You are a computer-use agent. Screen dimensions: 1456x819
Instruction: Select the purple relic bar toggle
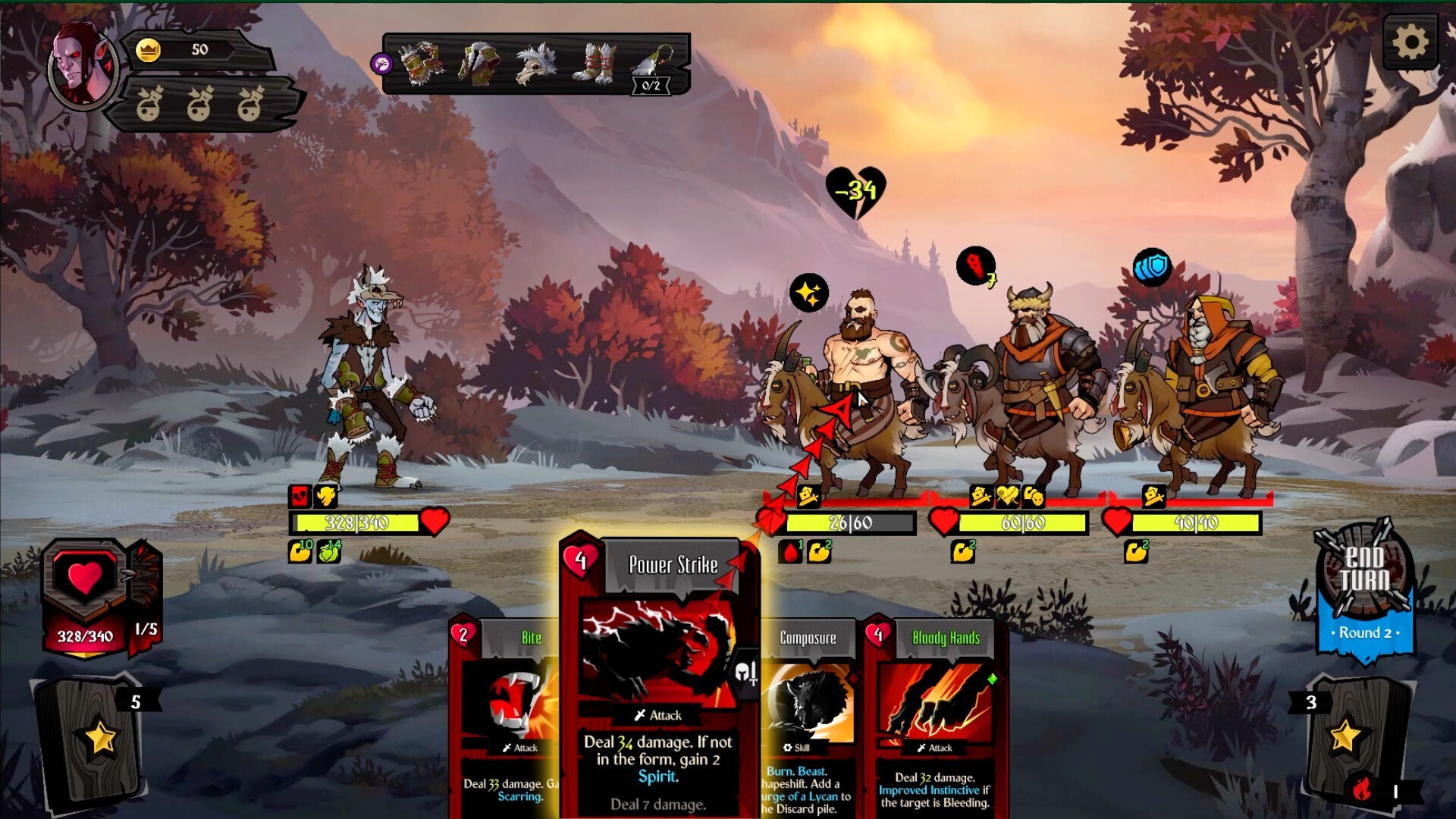[382, 64]
